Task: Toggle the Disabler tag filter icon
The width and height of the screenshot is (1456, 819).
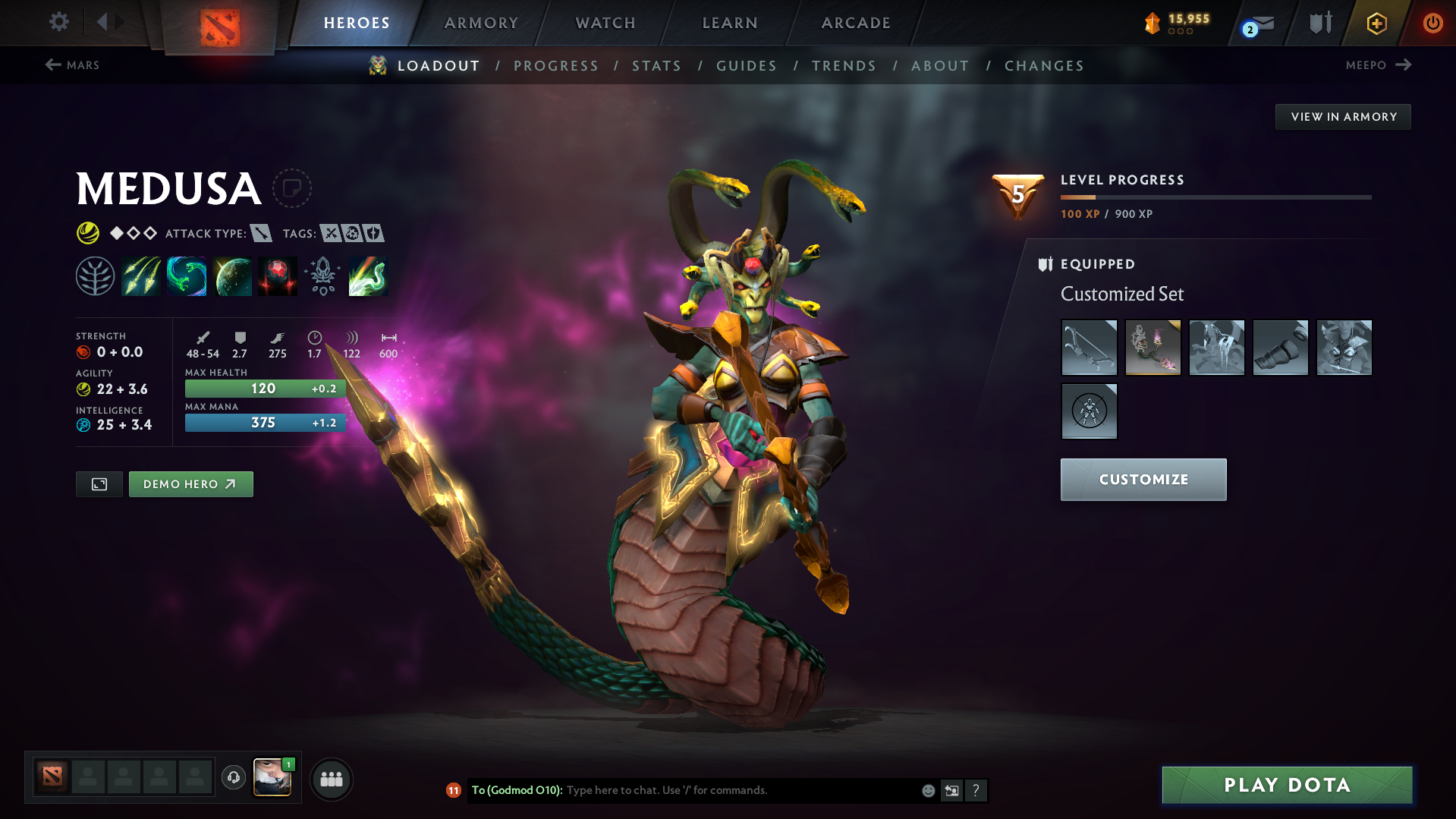Action: (x=354, y=234)
